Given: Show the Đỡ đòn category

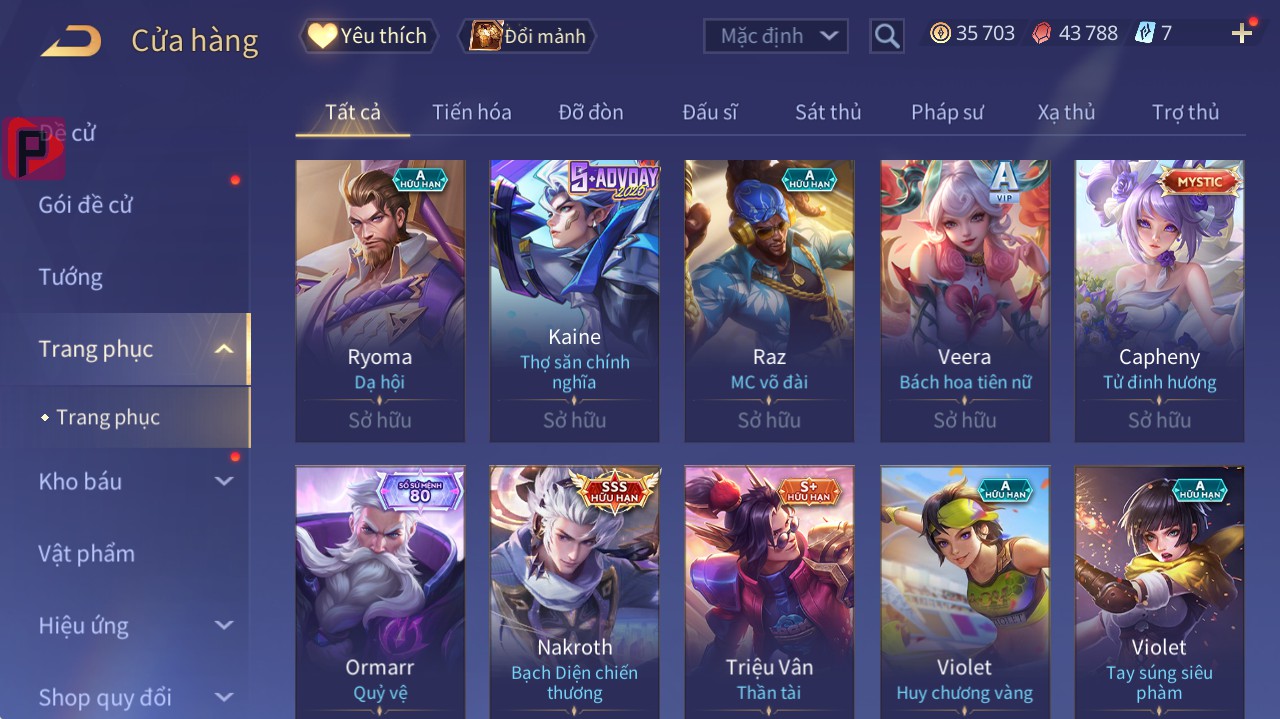Looking at the screenshot, I should [x=590, y=112].
